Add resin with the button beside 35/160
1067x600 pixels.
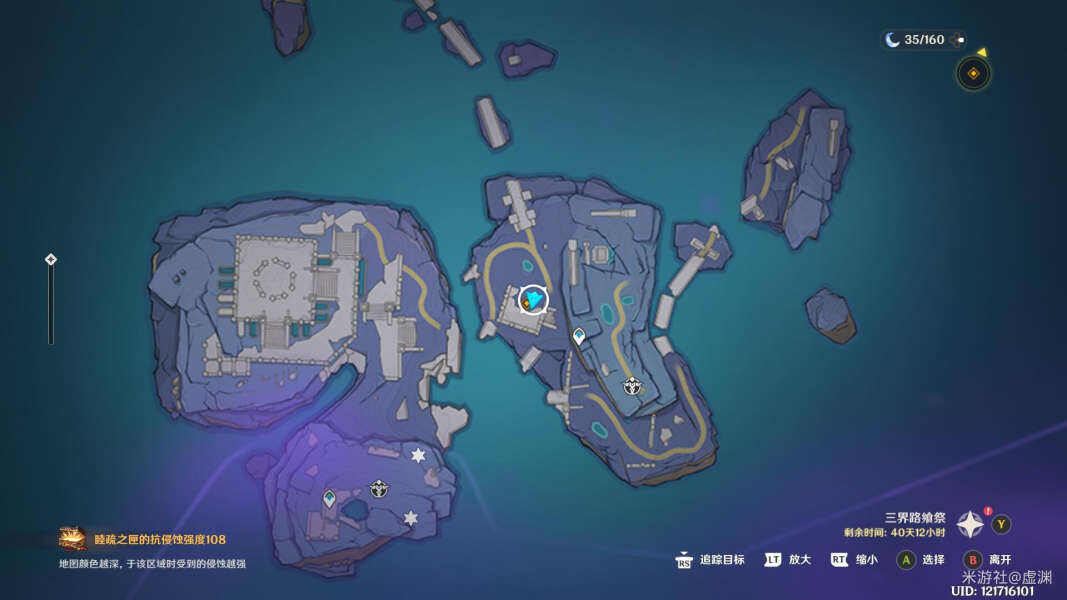[x=960, y=40]
